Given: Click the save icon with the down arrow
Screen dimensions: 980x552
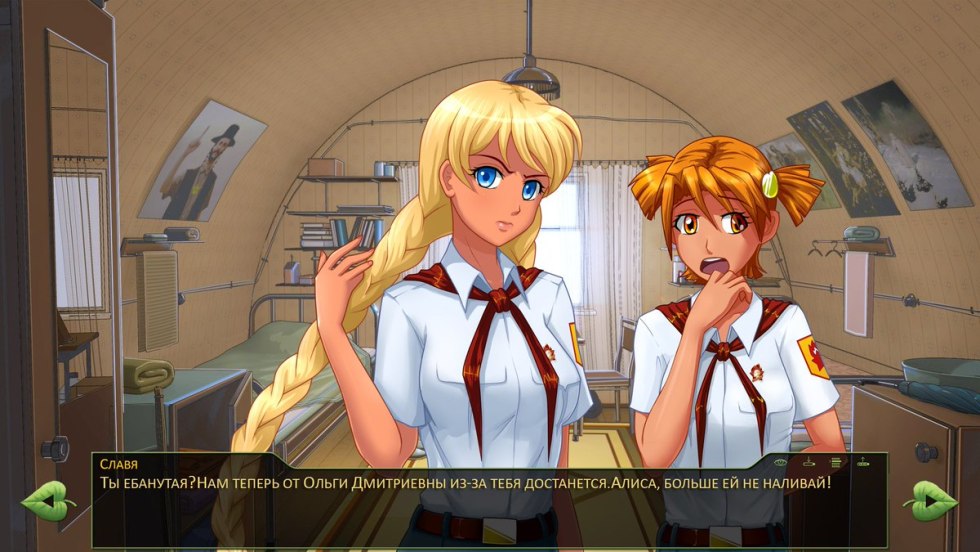Looking at the screenshot, I should pos(809,462).
